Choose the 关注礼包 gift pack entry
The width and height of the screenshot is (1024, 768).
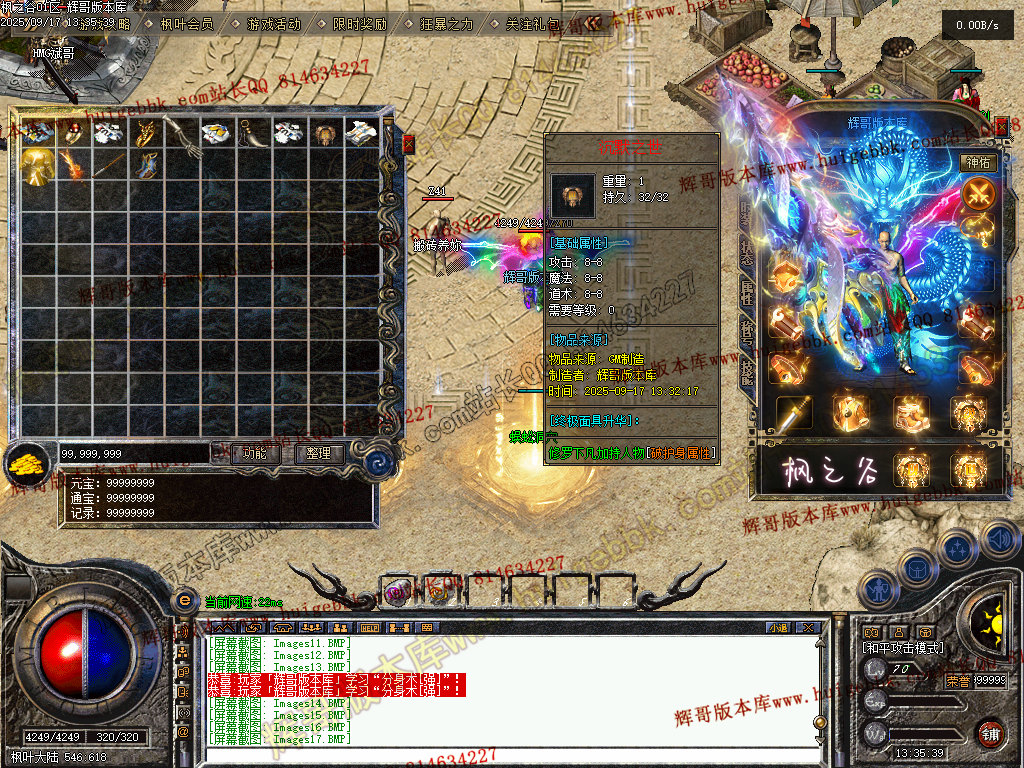pos(532,24)
